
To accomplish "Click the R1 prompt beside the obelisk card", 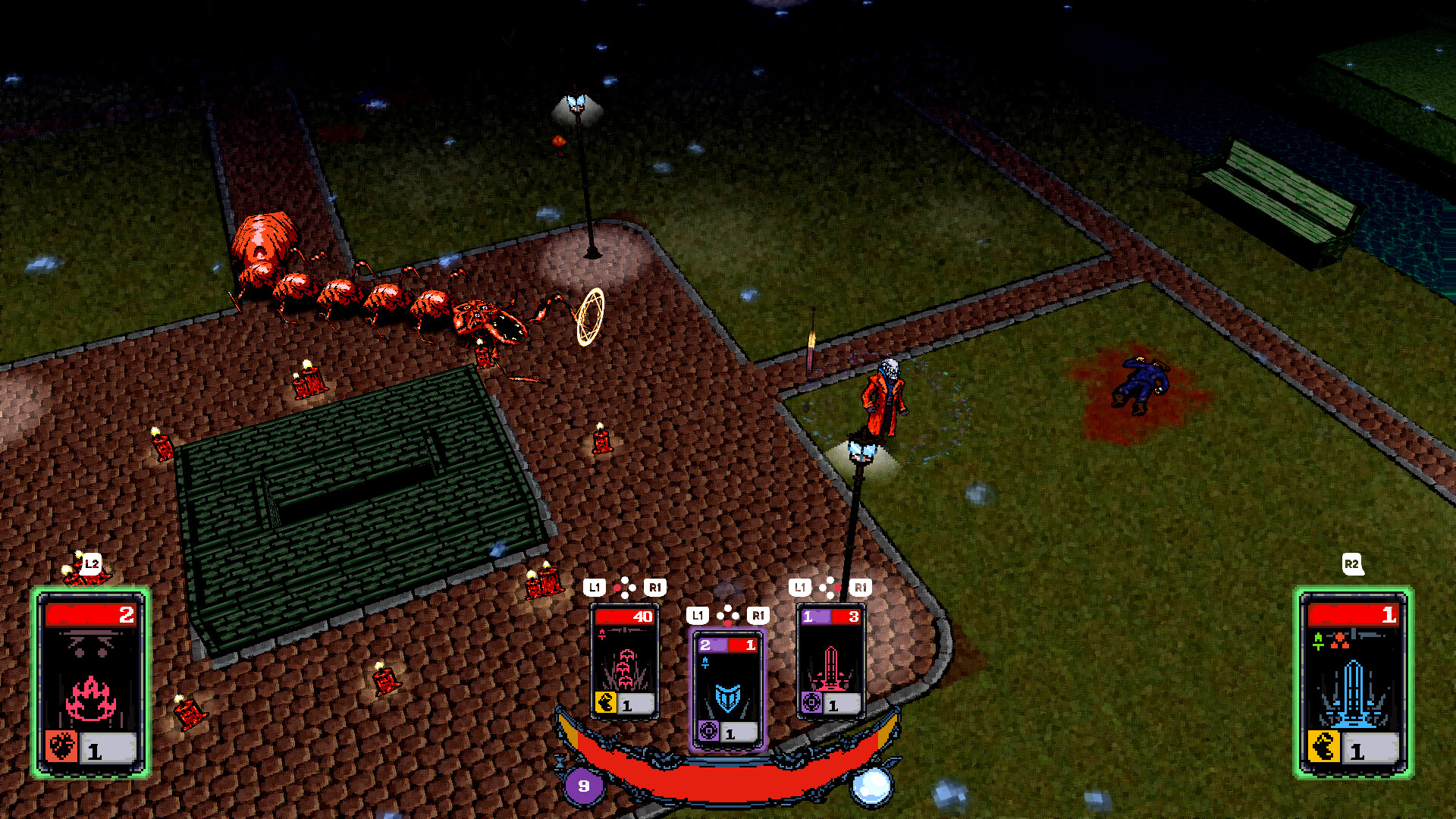I will point(859,586).
